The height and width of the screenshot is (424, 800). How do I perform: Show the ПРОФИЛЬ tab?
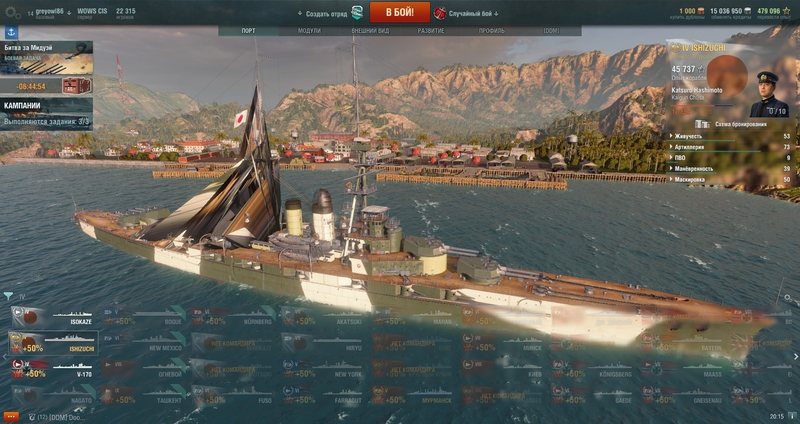[x=491, y=31]
